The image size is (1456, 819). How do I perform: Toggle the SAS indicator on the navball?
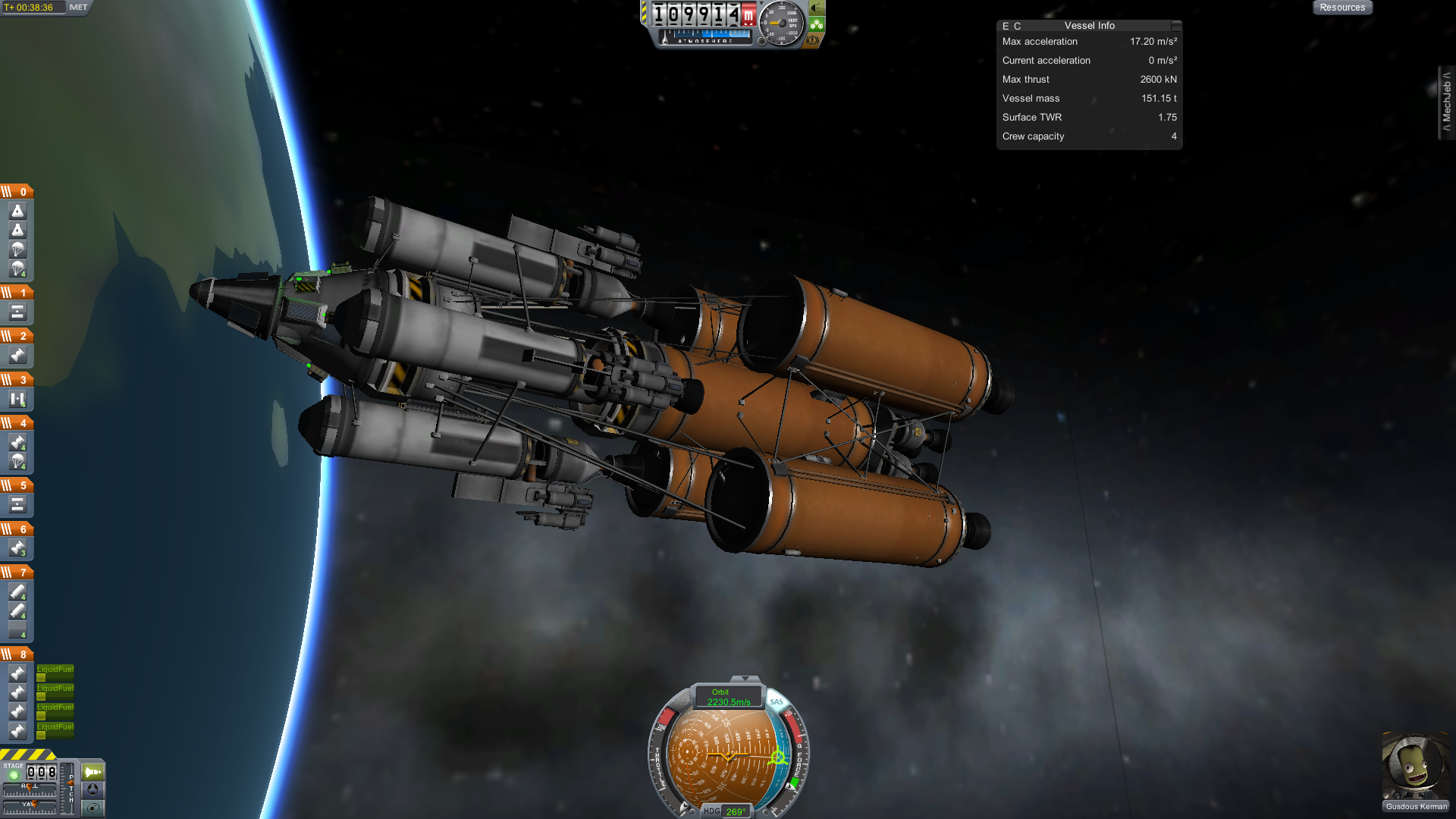[x=777, y=702]
